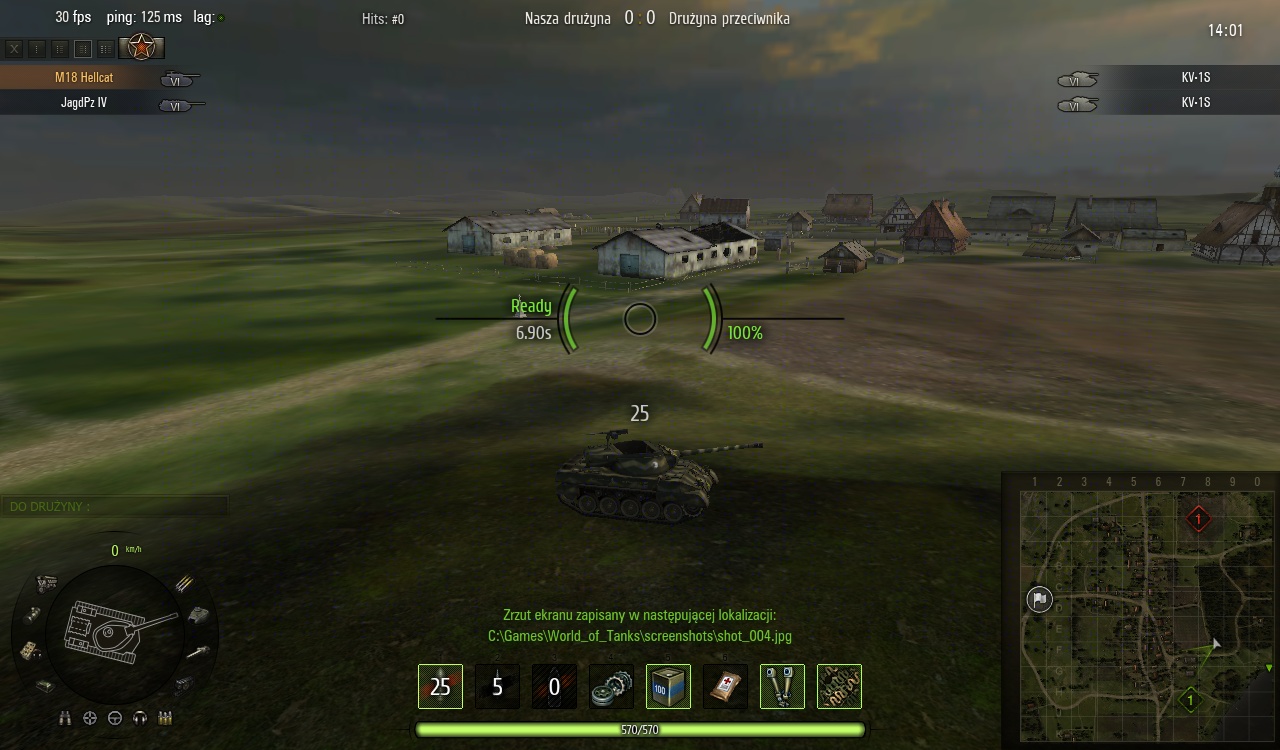Activate the 100-octane fuel canister slot

[668, 687]
